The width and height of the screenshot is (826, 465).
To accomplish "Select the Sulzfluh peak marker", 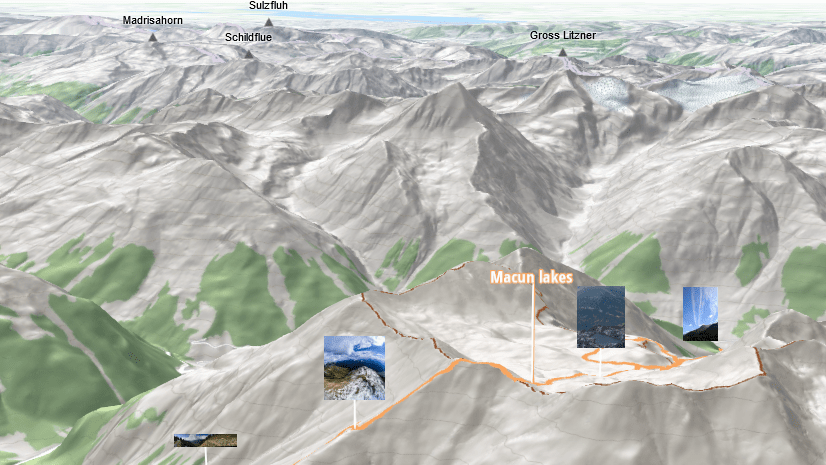I will click(269, 22).
